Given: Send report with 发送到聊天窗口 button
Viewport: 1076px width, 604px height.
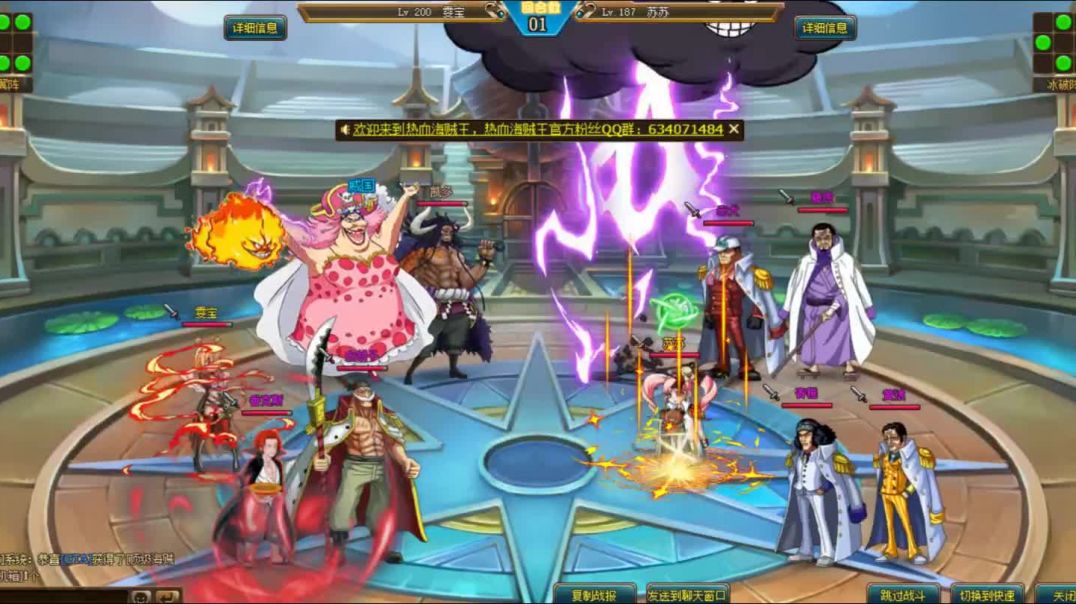Looking at the screenshot, I should tap(688, 594).
